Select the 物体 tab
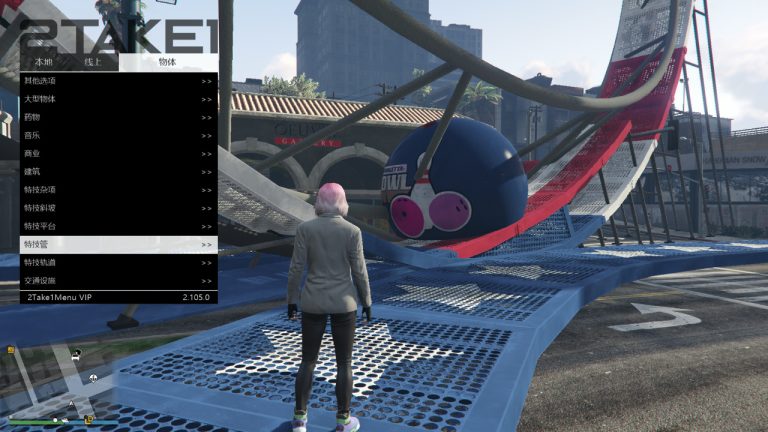The width and height of the screenshot is (768, 432). tap(167, 62)
